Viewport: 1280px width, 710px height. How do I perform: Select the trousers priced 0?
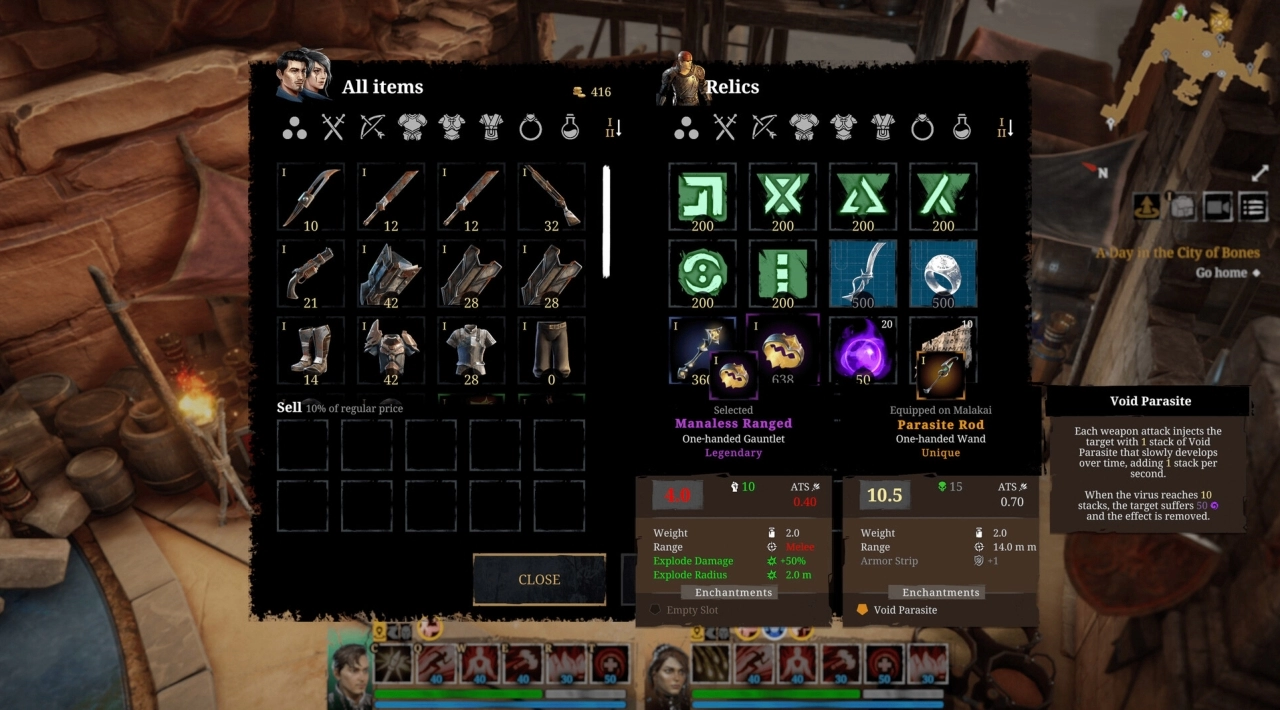(551, 351)
